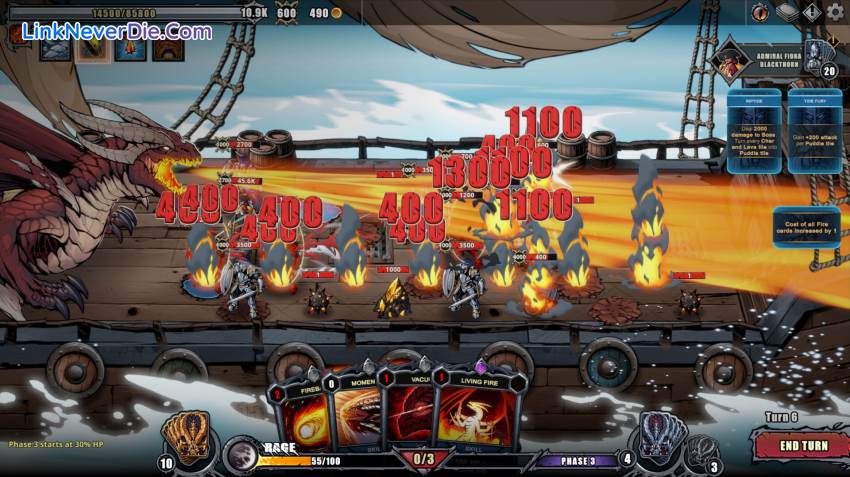Open the exhausted cards pile showing 3
This screenshot has height=477, width=850.
point(702,452)
